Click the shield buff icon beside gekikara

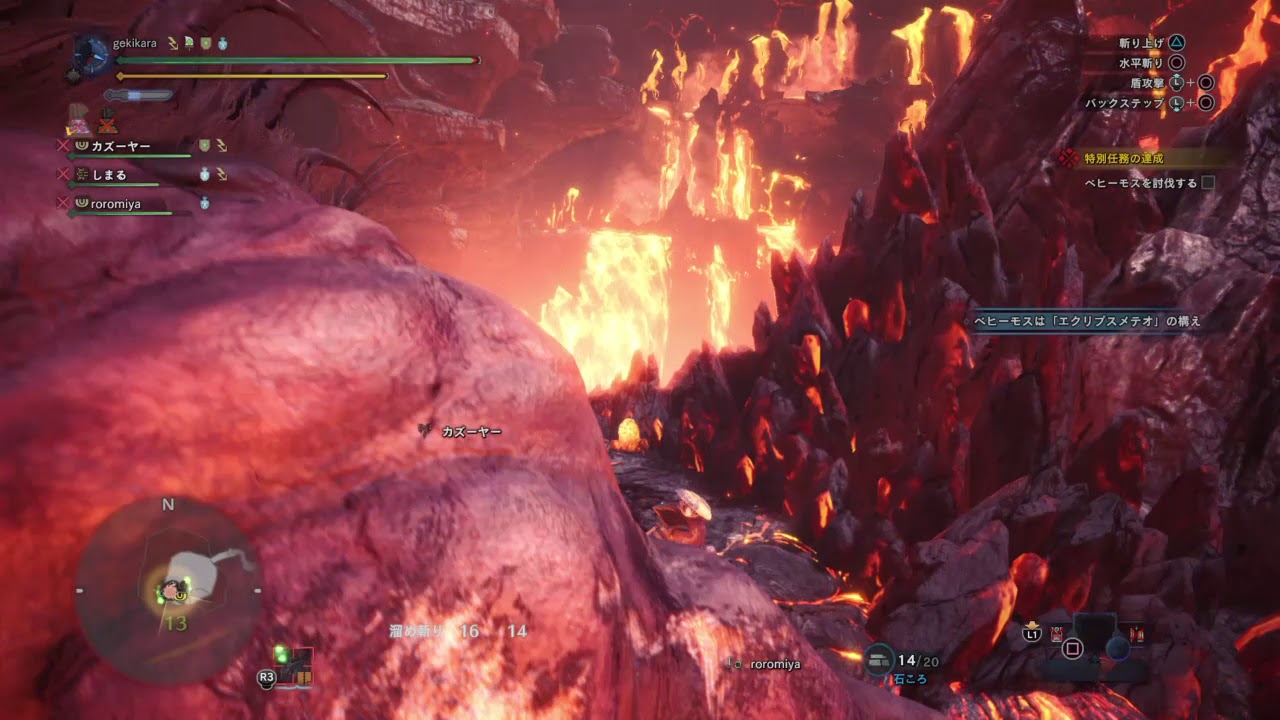tap(206, 44)
